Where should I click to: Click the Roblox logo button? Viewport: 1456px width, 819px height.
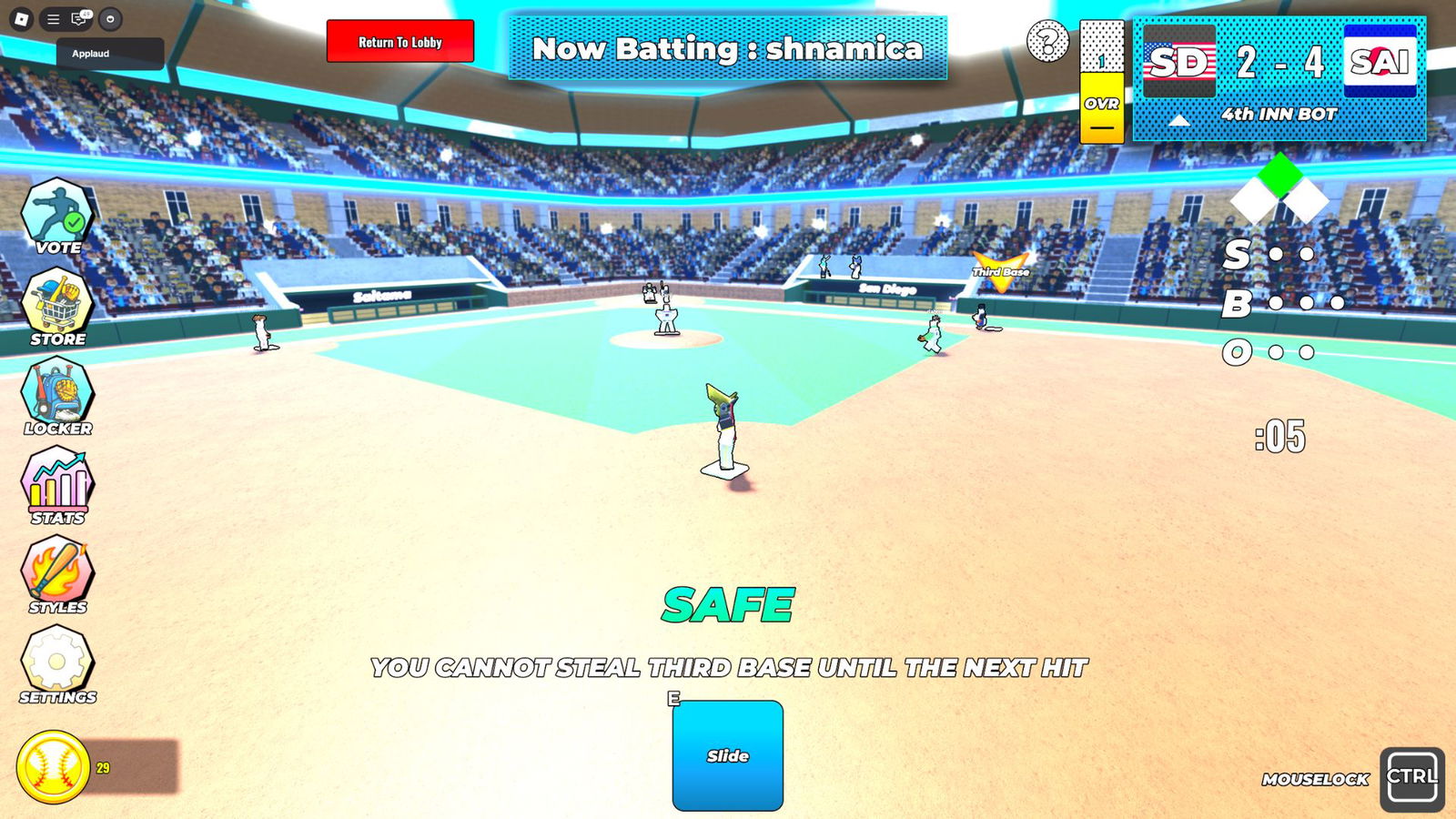pyautogui.click(x=20, y=17)
